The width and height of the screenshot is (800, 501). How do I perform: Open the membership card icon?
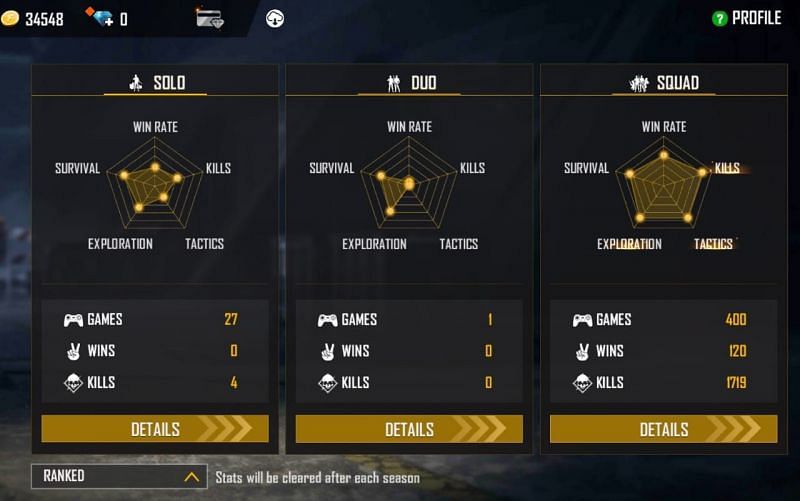[209, 18]
